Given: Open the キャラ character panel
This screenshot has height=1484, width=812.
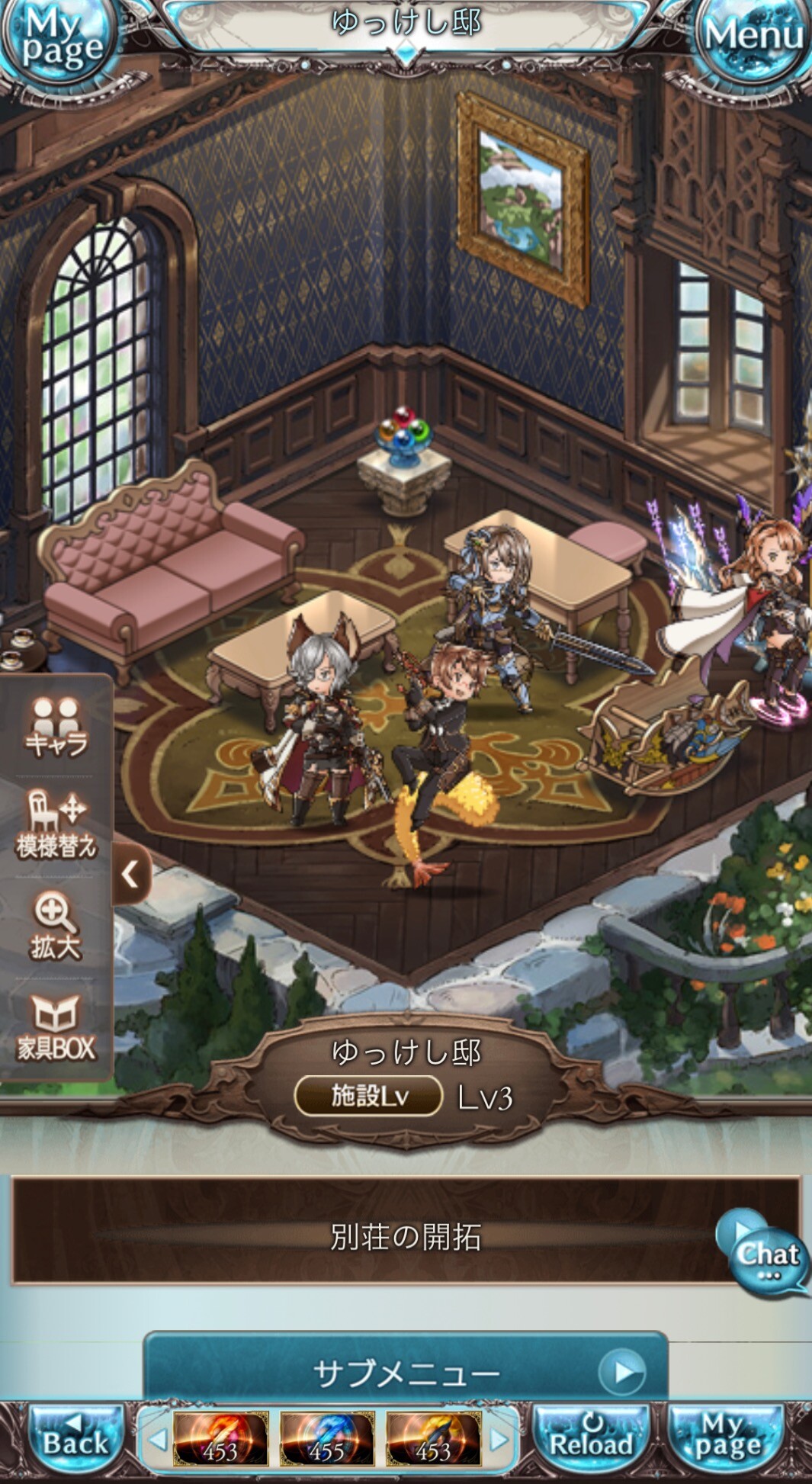Looking at the screenshot, I should (56, 728).
